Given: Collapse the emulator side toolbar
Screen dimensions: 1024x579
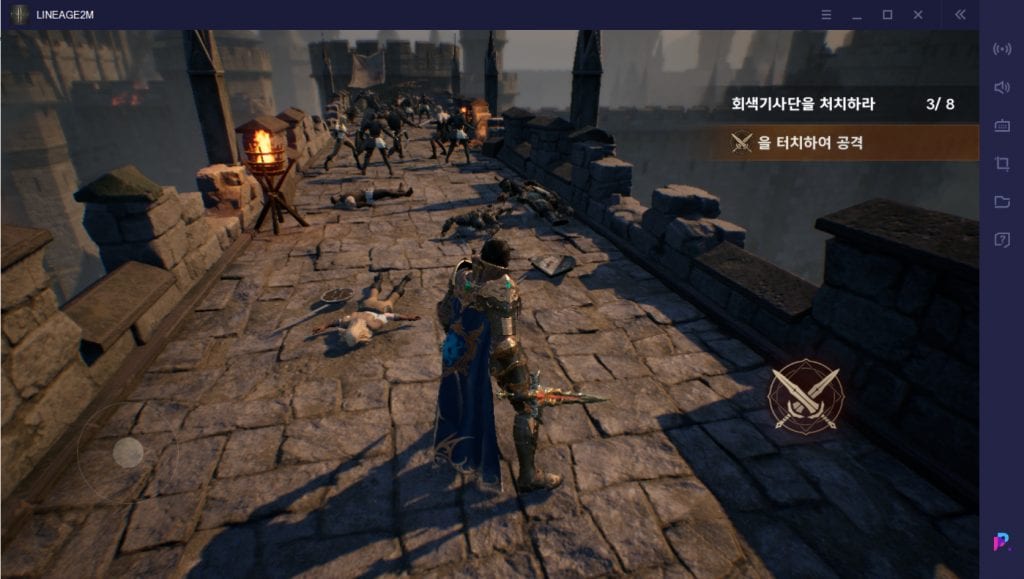Looking at the screenshot, I should [x=960, y=15].
